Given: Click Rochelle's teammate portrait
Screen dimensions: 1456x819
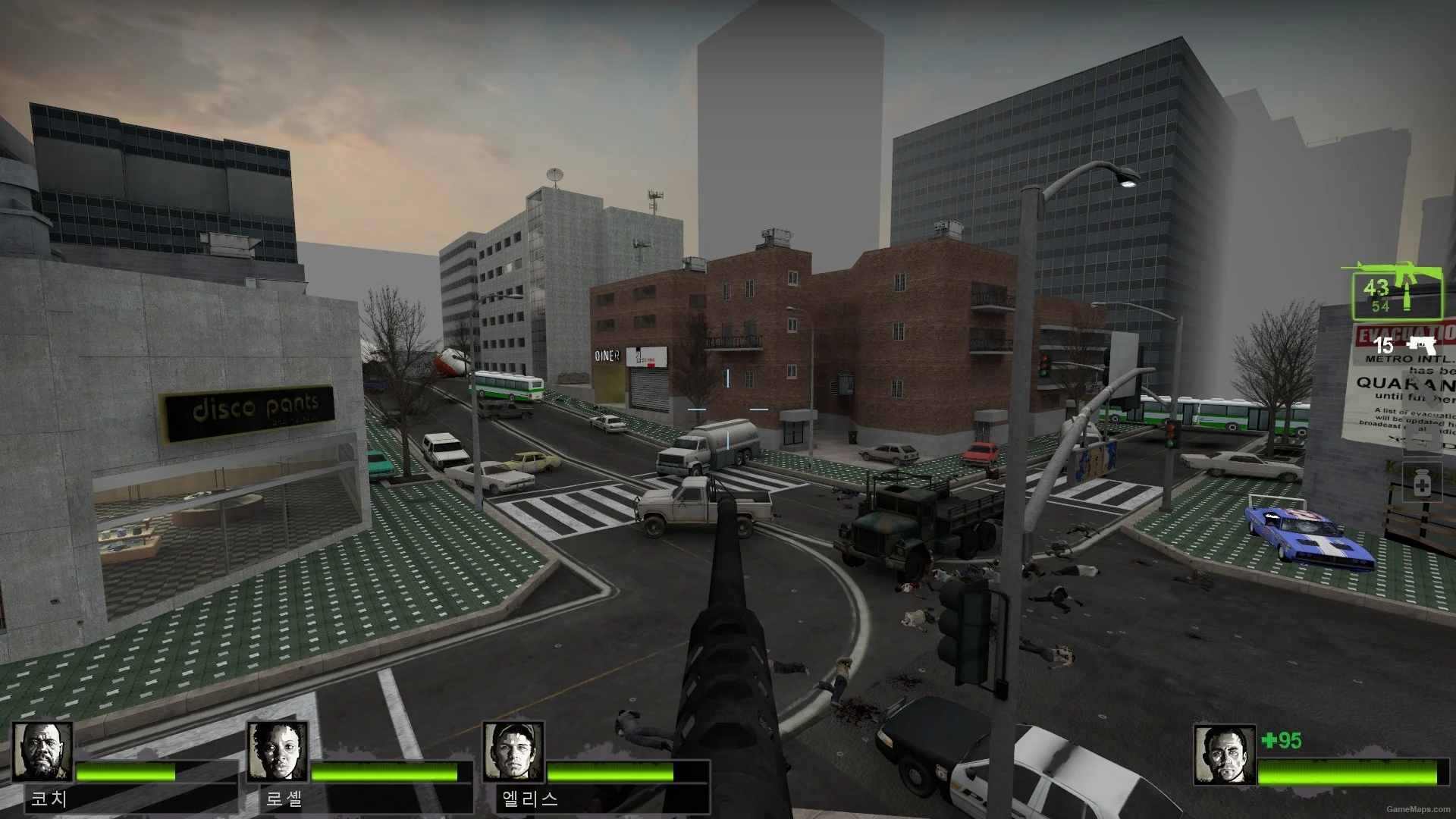Looking at the screenshot, I should tap(277, 752).
